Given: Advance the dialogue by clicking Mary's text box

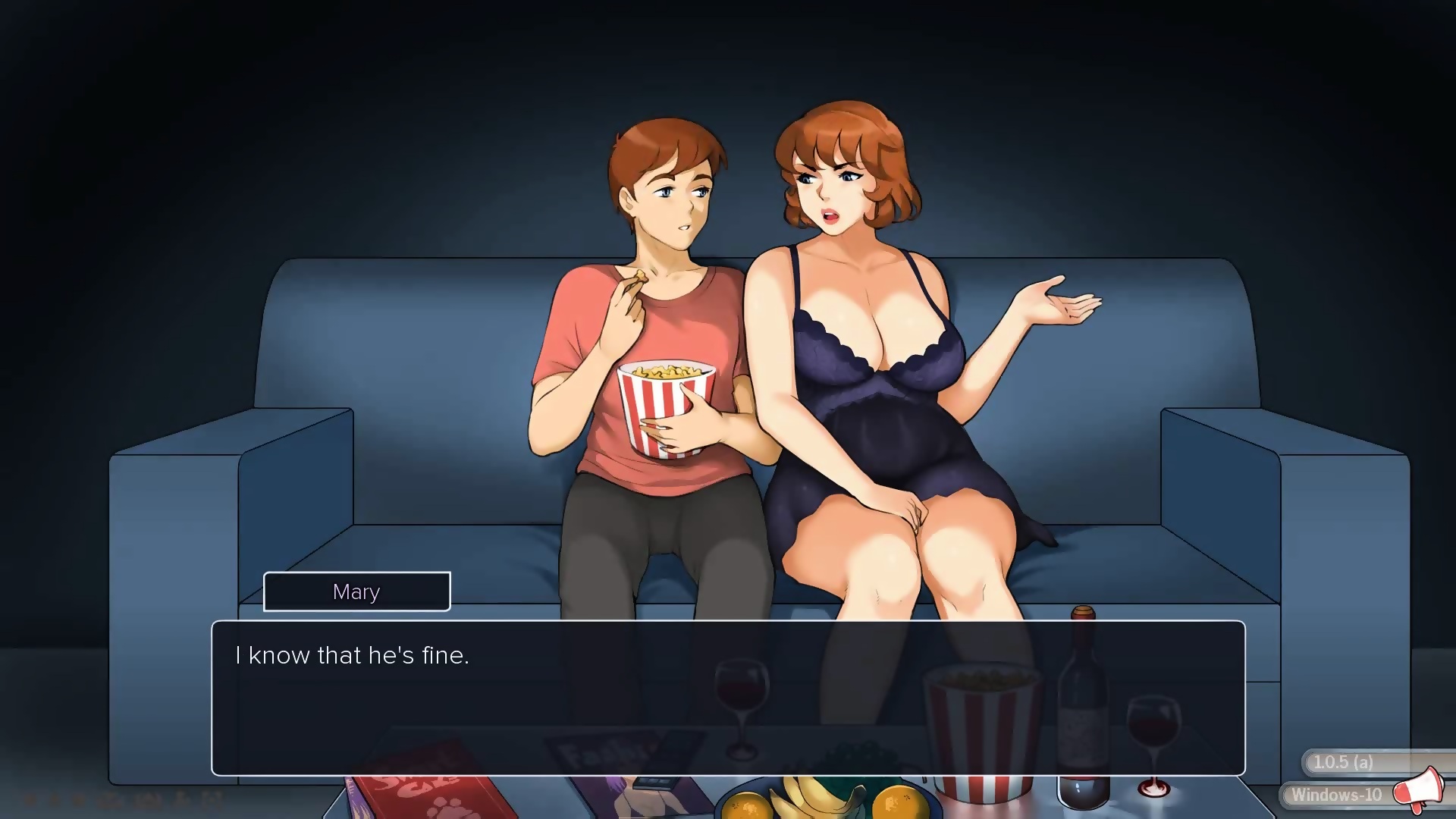Looking at the screenshot, I should (728, 698).
